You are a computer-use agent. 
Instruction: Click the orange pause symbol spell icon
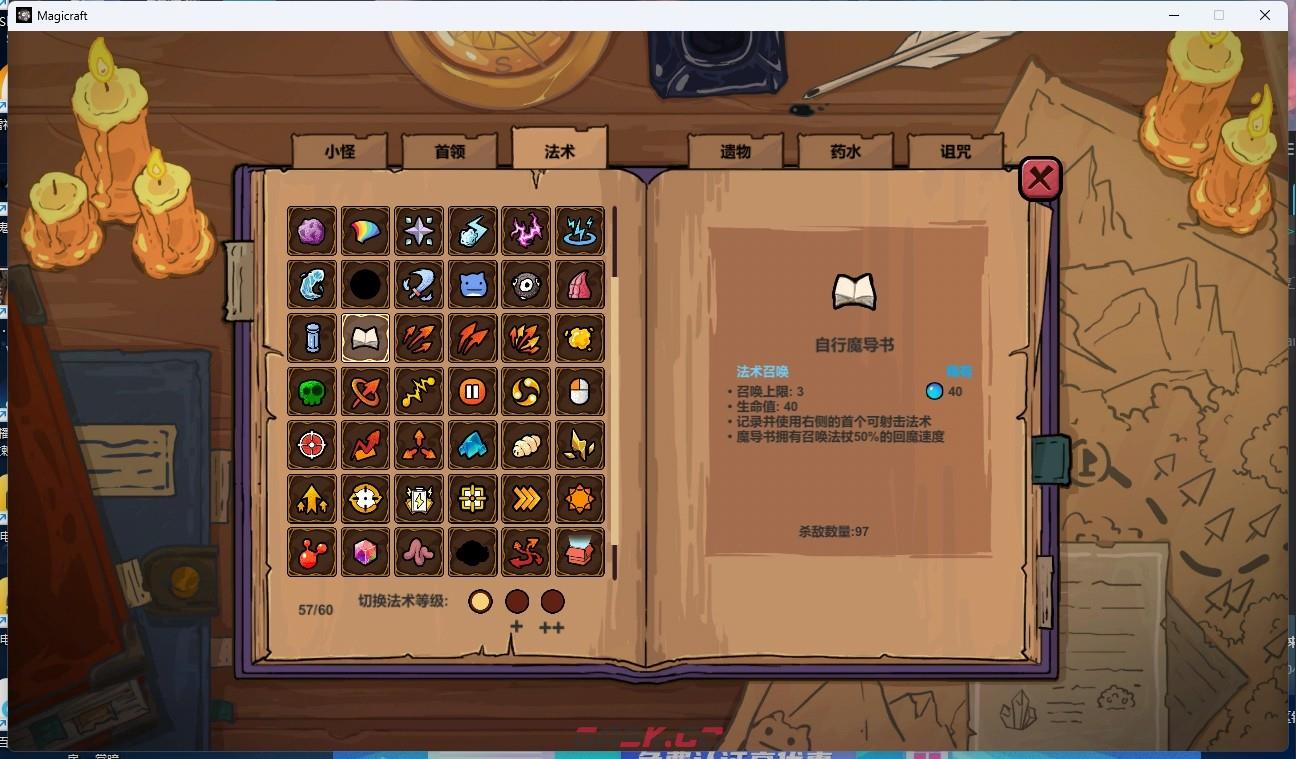click(x=472, y=391)
